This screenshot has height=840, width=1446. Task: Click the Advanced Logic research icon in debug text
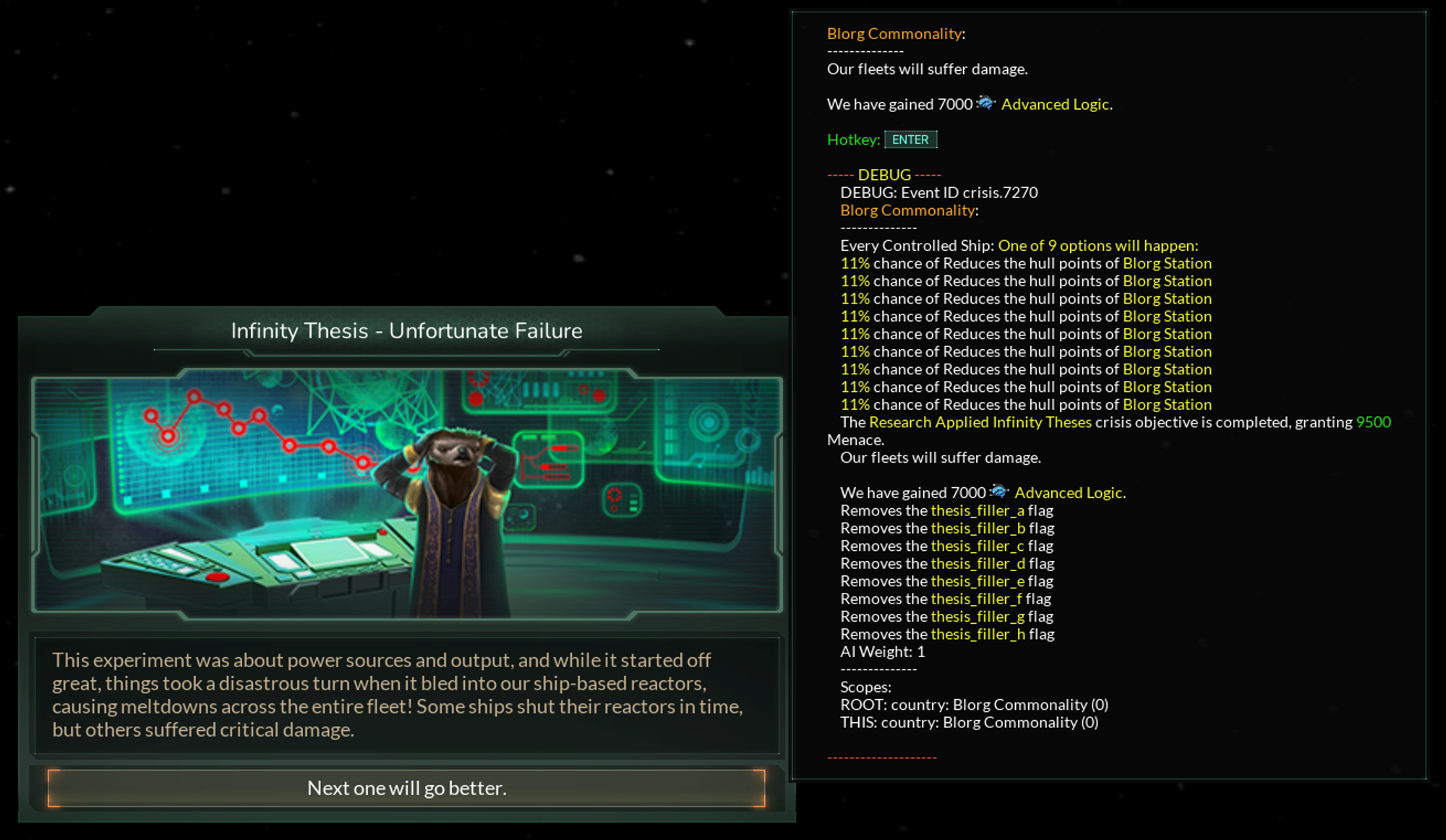pos(1001,492)
